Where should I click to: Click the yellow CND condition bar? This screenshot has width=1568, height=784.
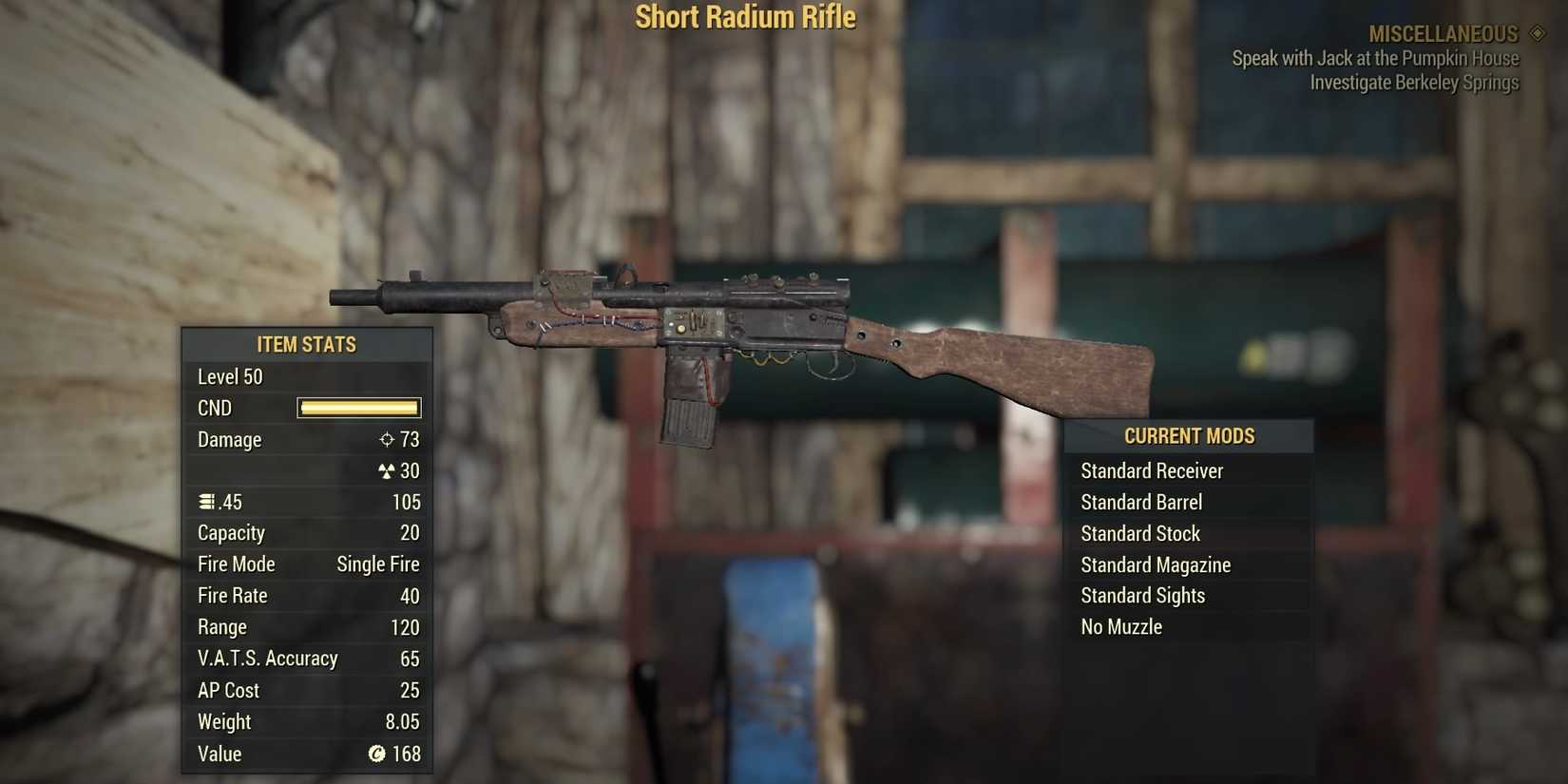(358, 408)
